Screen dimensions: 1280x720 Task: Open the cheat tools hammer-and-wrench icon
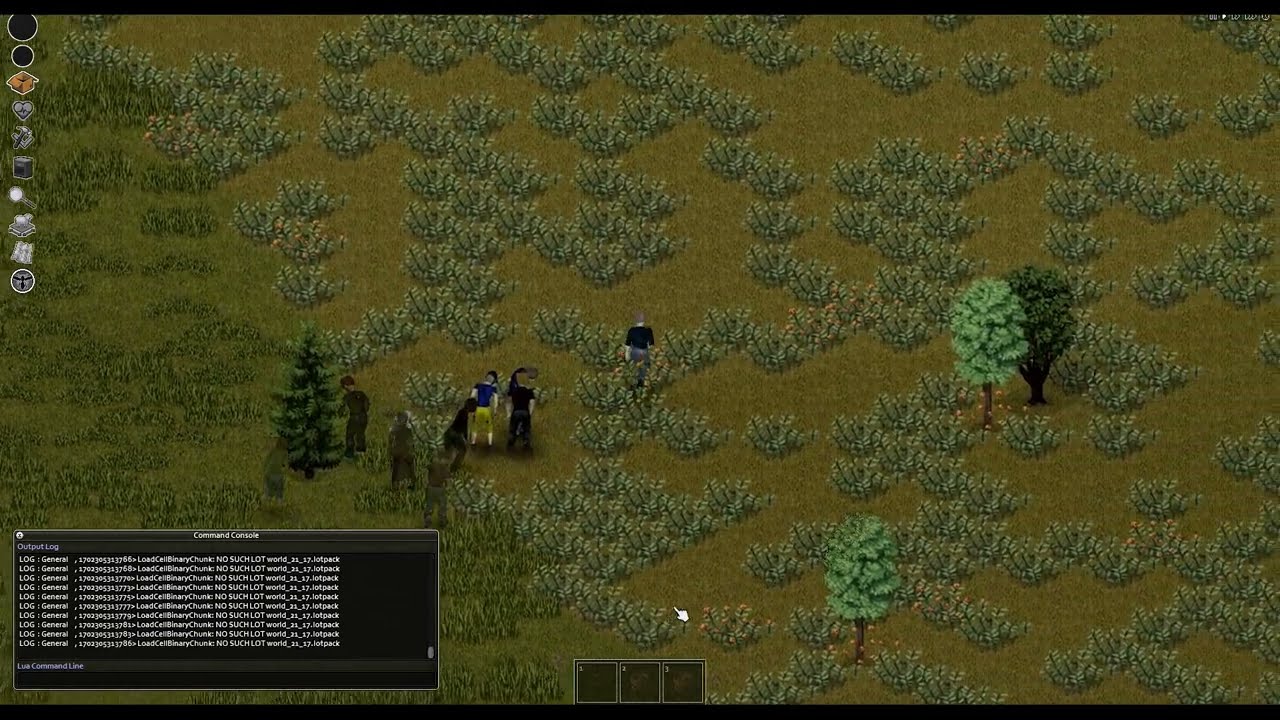coord(22,136)
